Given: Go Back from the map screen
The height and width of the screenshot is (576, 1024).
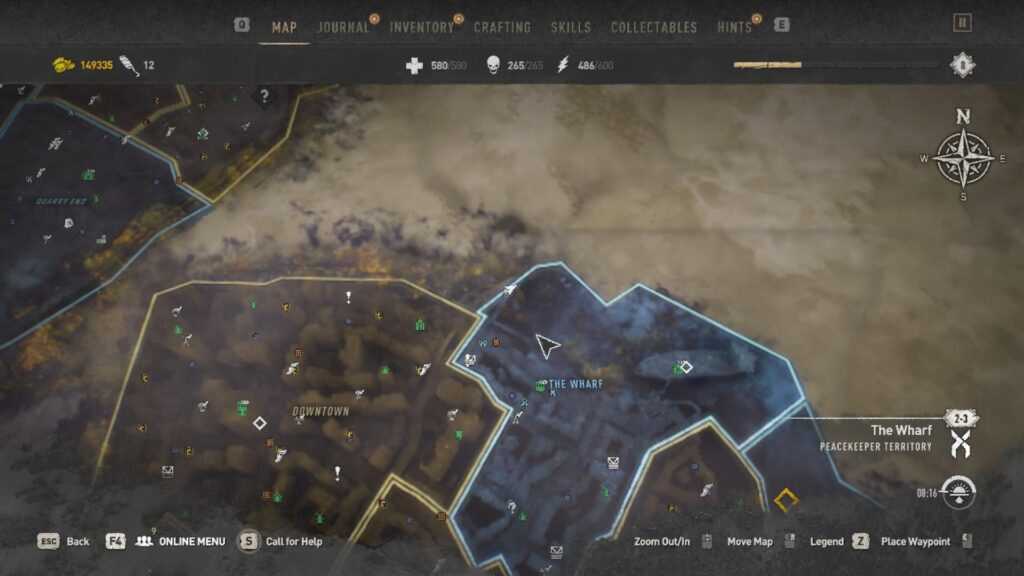Looking at the screenshot, I should tap(77, 541).
